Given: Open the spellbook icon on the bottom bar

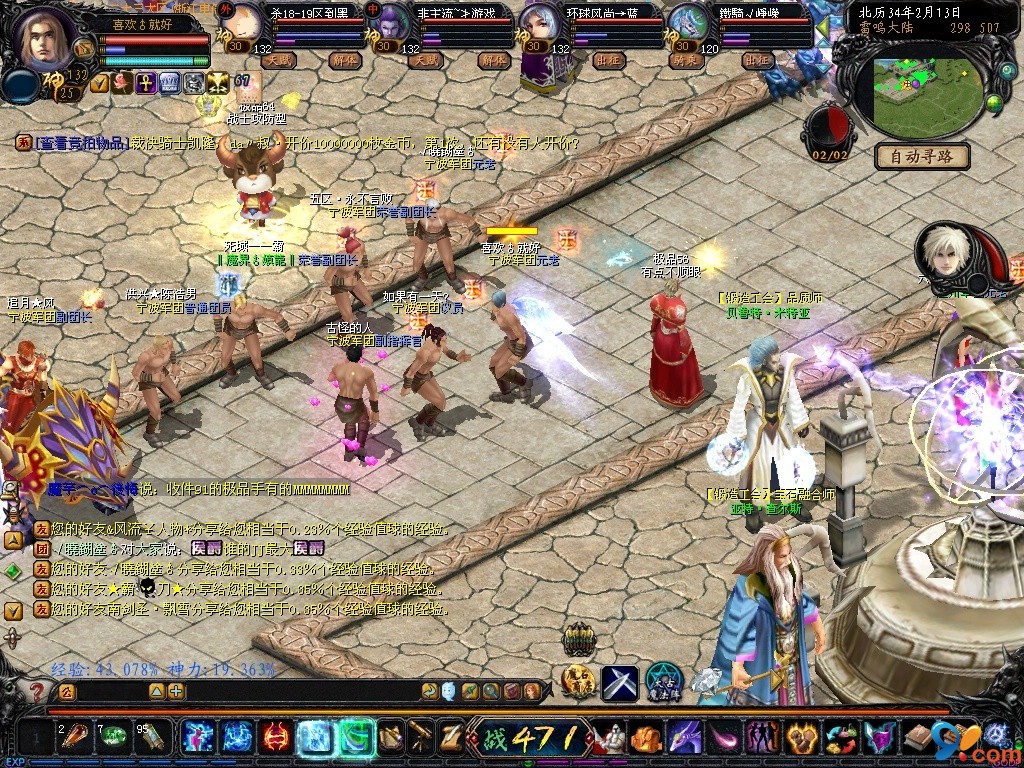Looking at the screenshot, I should point(915,738).
